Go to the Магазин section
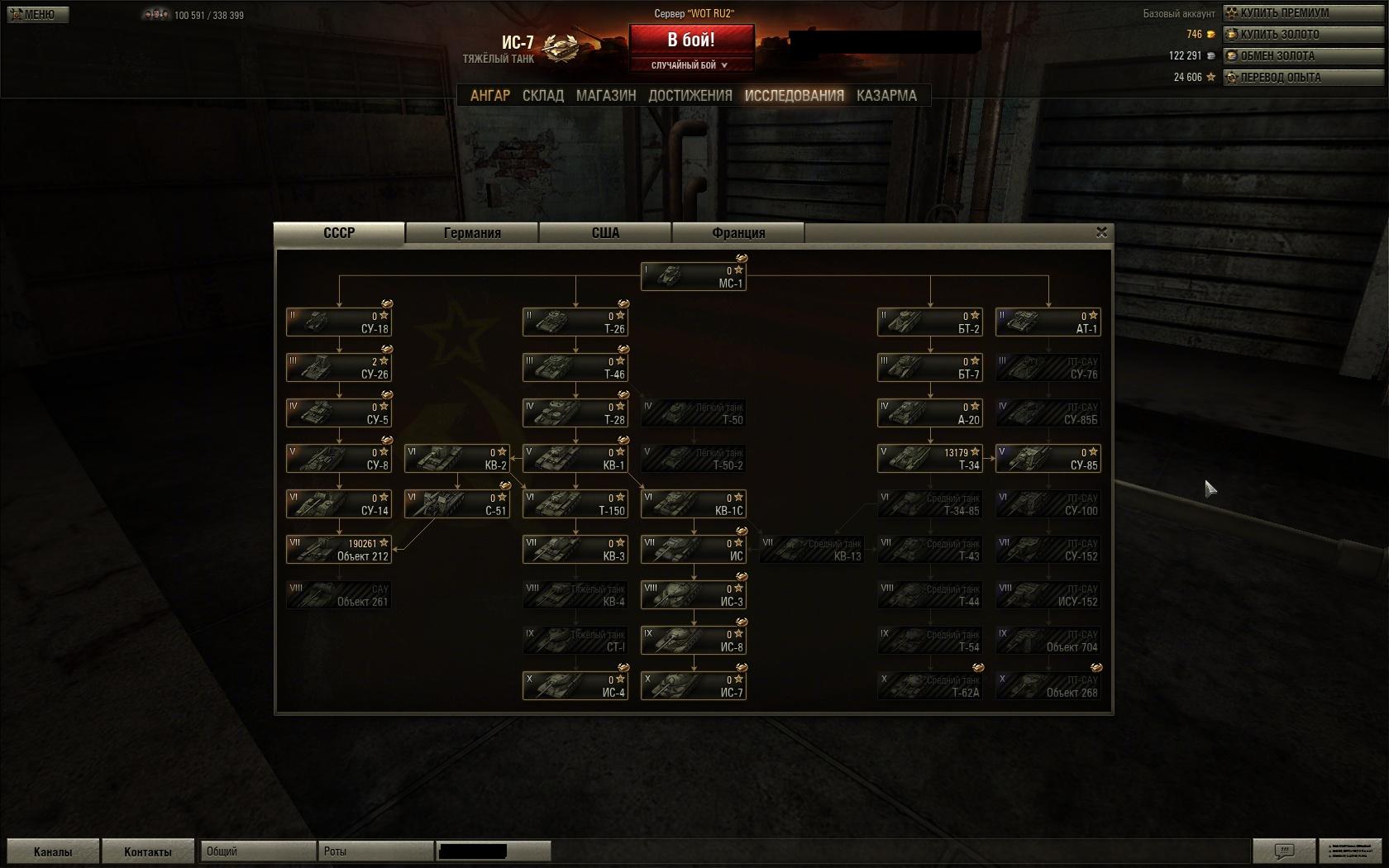This screenshot has width=1389, height=868. (606, 96)
